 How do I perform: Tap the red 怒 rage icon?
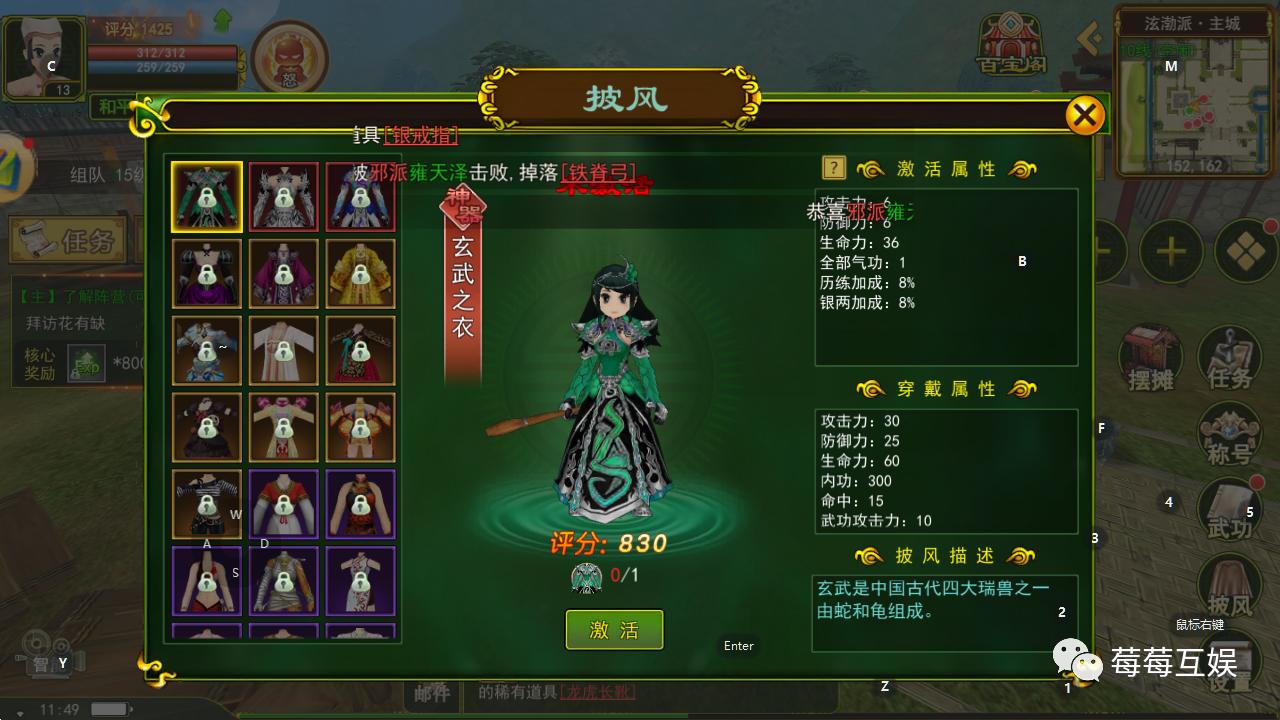pyautogui.click(x=289, y=57)
